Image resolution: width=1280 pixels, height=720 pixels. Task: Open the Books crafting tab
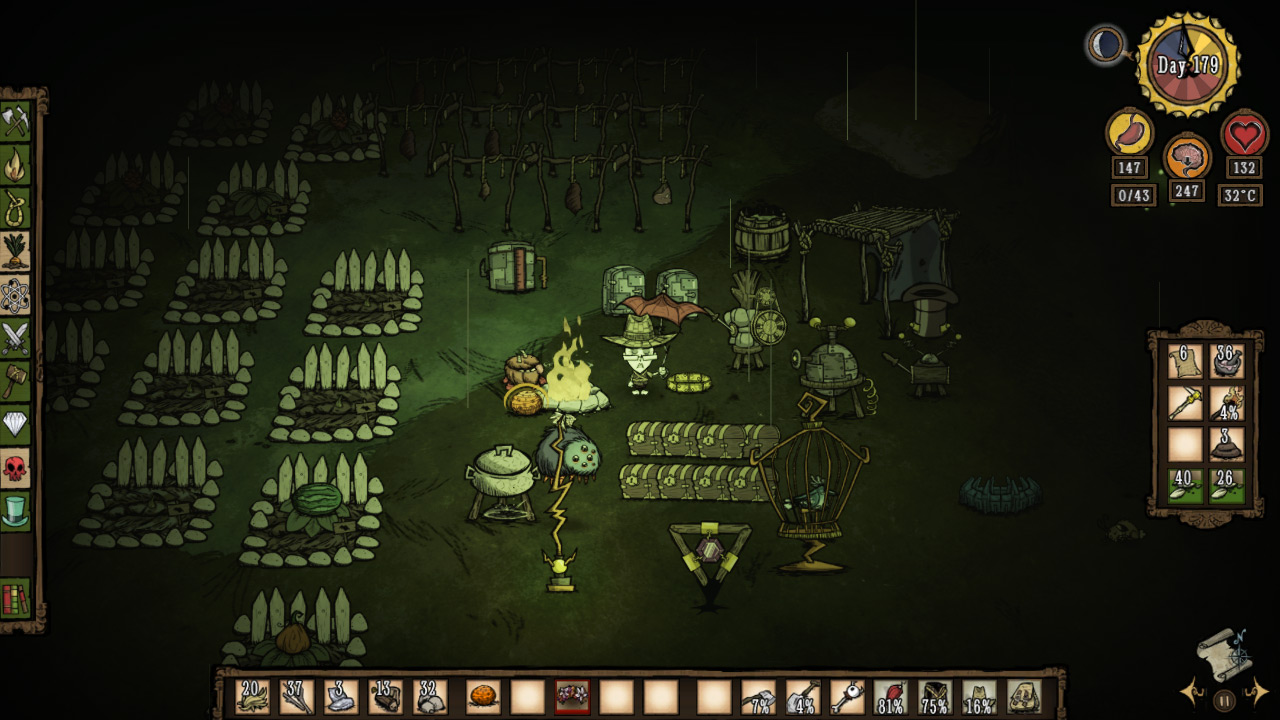17,599
